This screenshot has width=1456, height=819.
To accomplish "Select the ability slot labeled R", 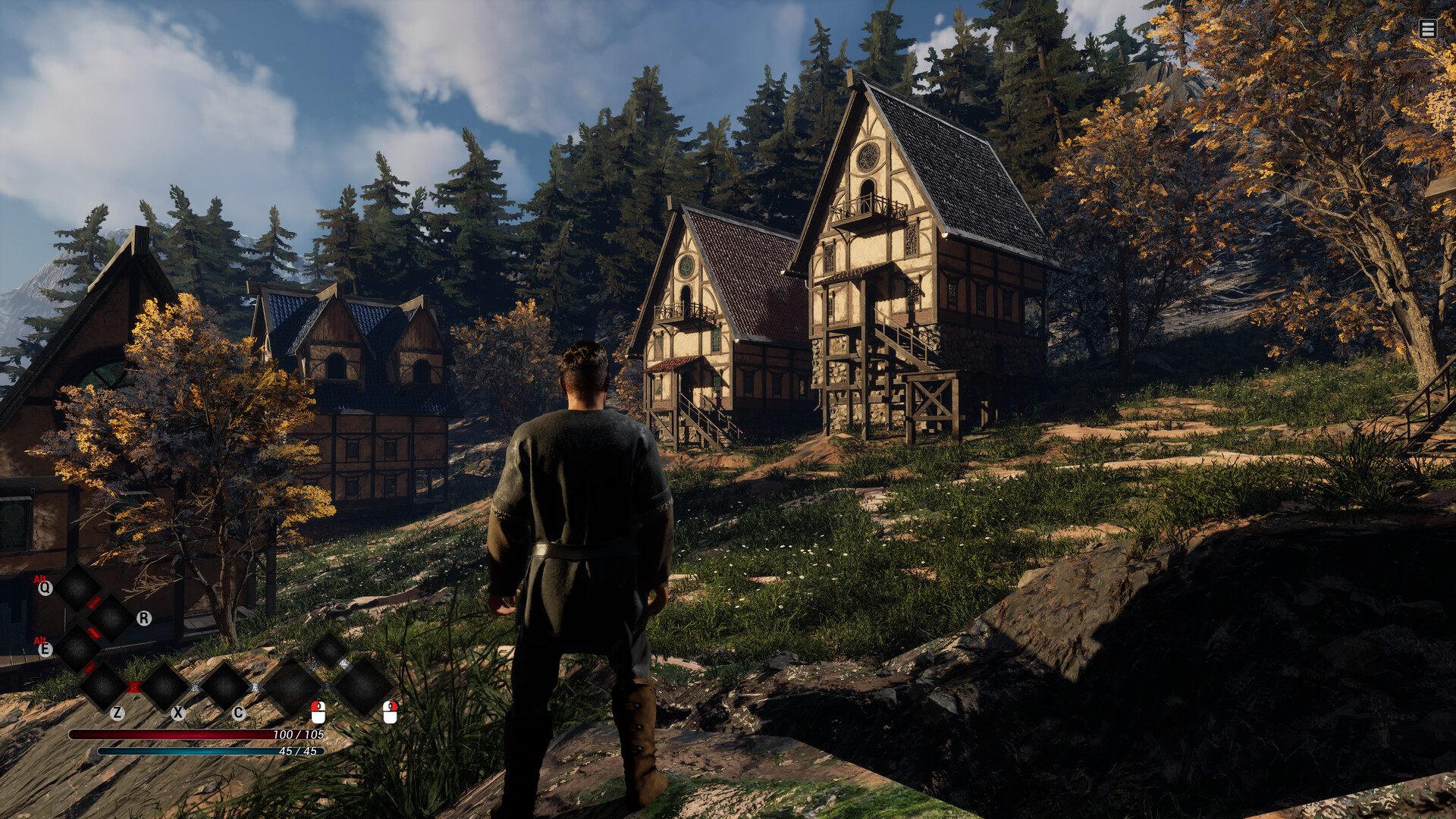I will click(111, 618).
